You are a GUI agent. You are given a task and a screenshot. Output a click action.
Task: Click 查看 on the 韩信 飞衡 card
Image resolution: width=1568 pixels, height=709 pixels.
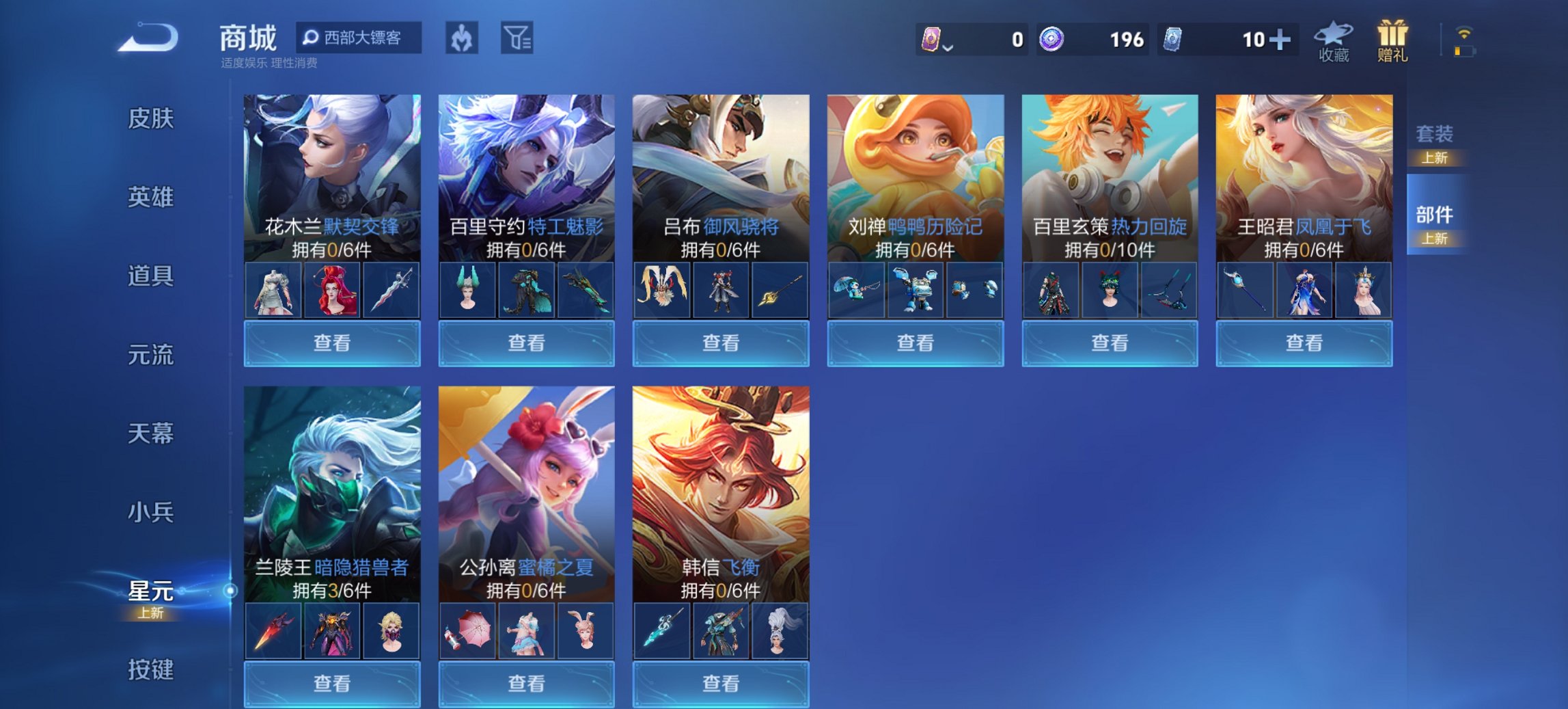tap(721, 684)
